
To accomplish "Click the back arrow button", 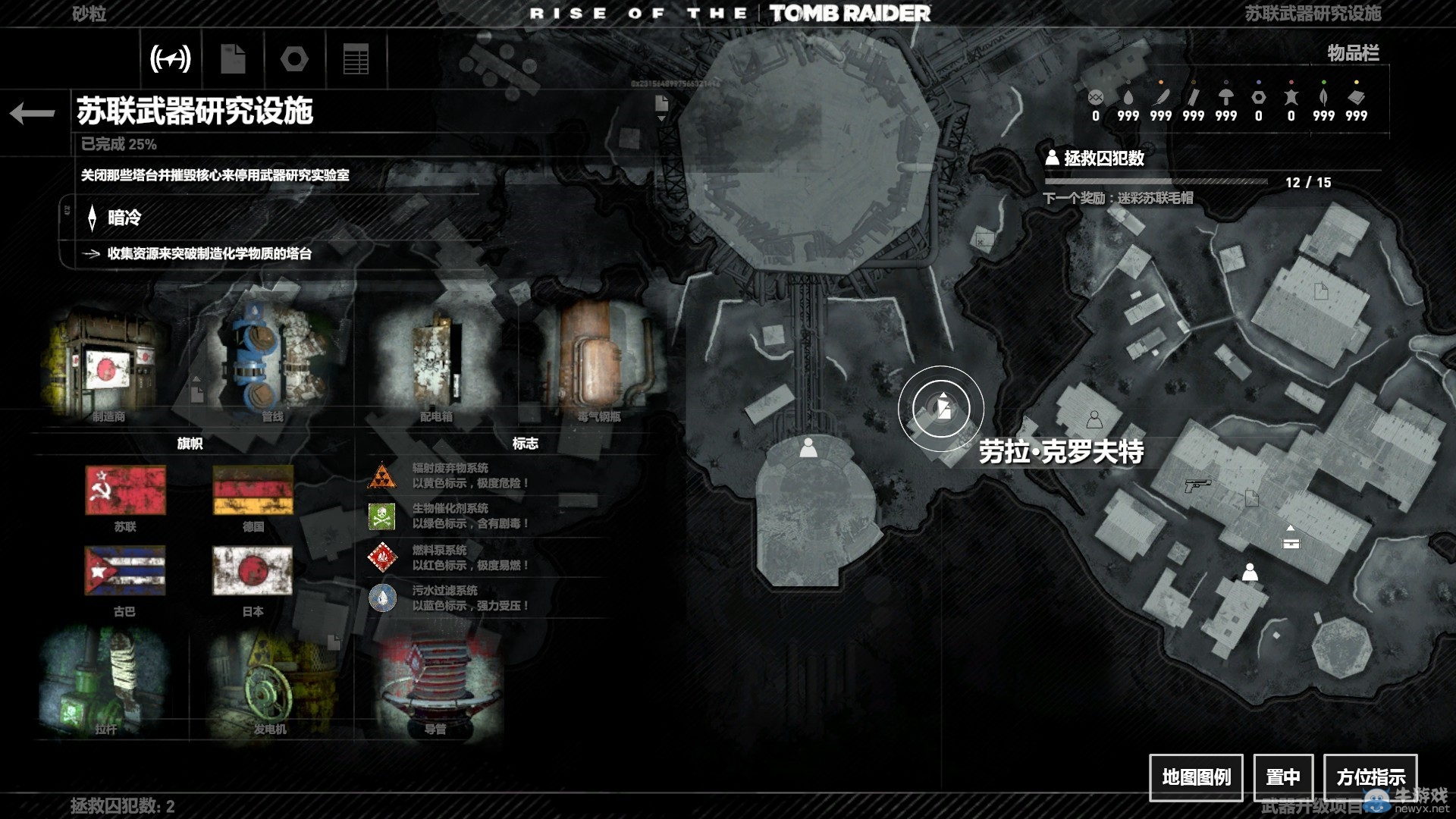I will tap(33, 114).
